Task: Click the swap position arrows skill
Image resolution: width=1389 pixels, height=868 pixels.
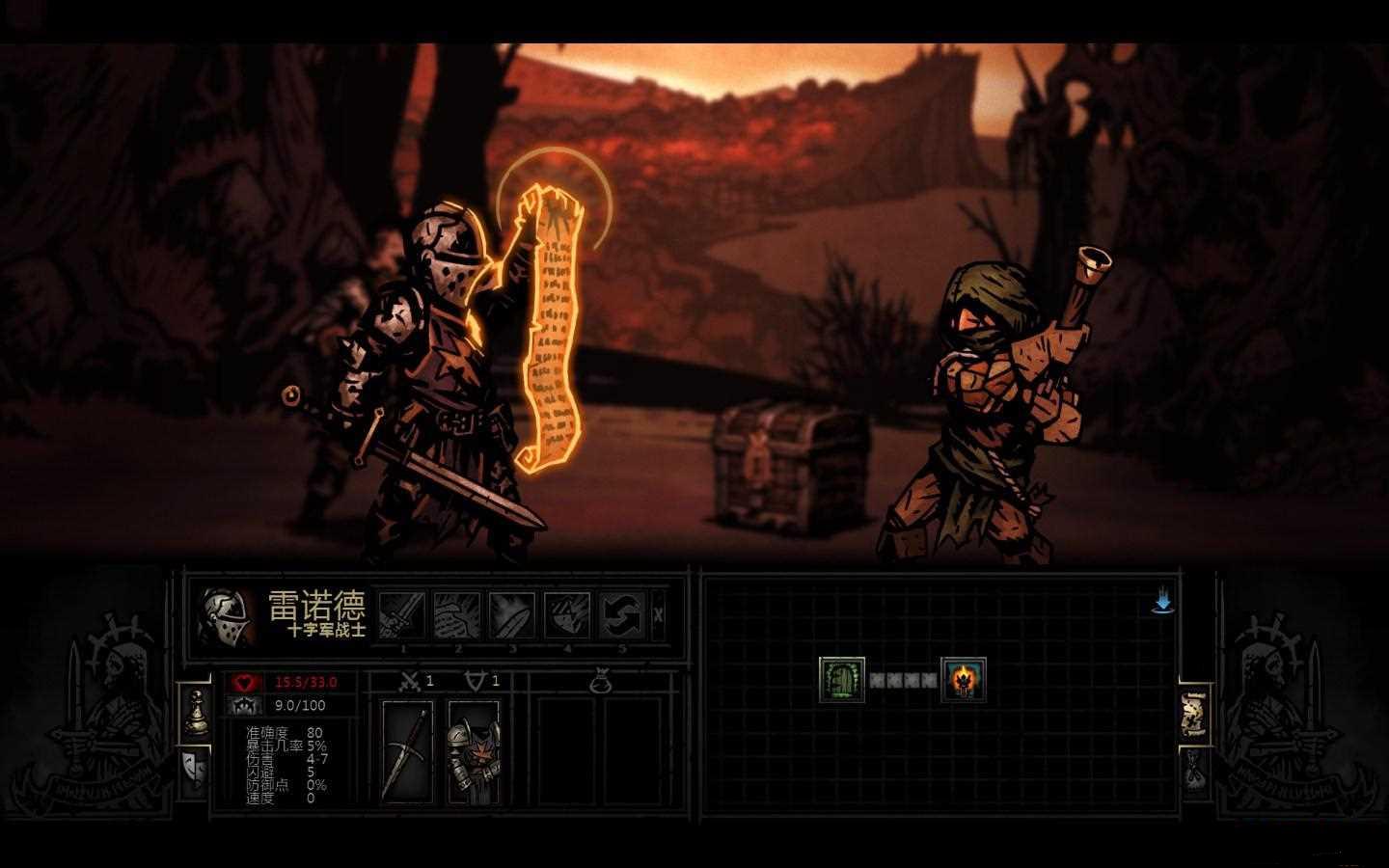Action: coord(622,614)
